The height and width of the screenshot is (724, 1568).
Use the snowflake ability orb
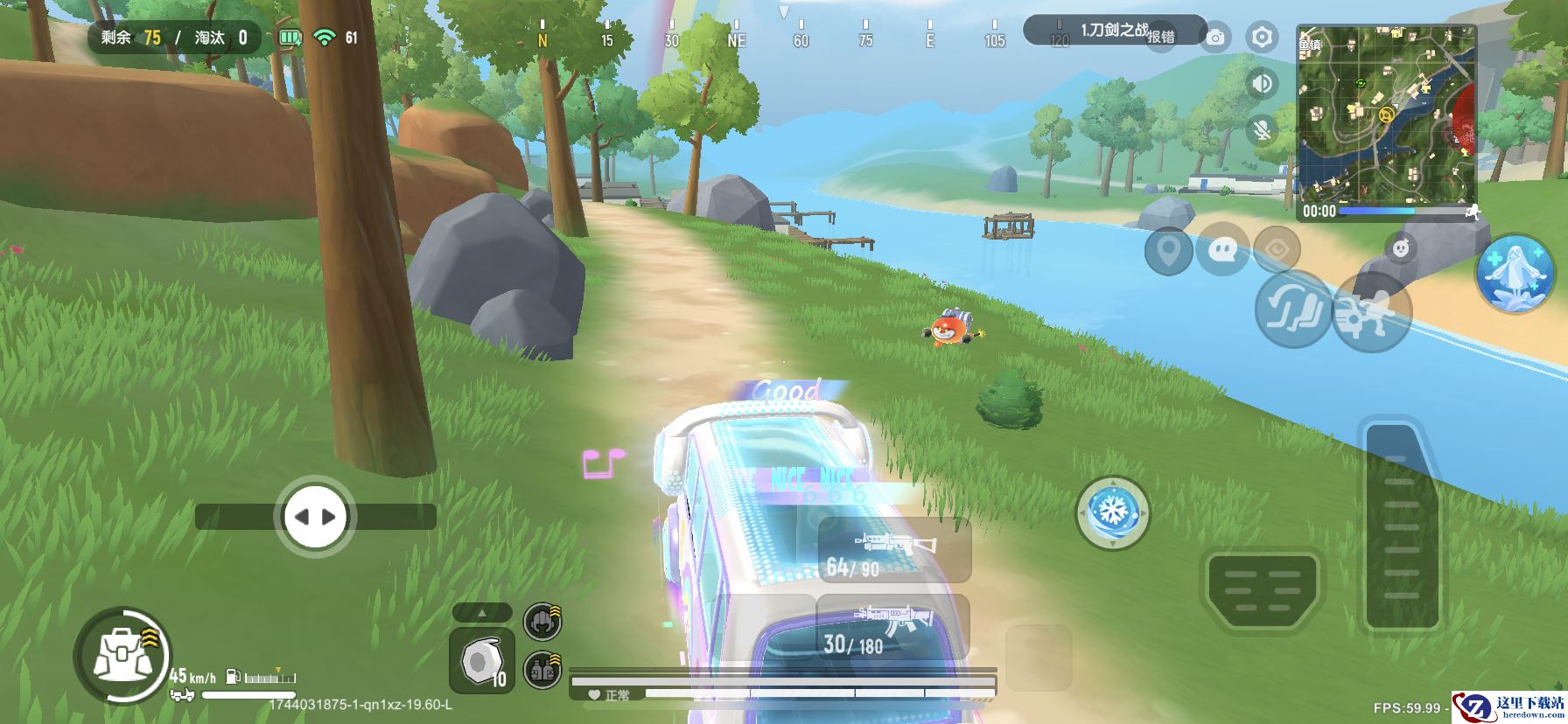pos(1112,512)
